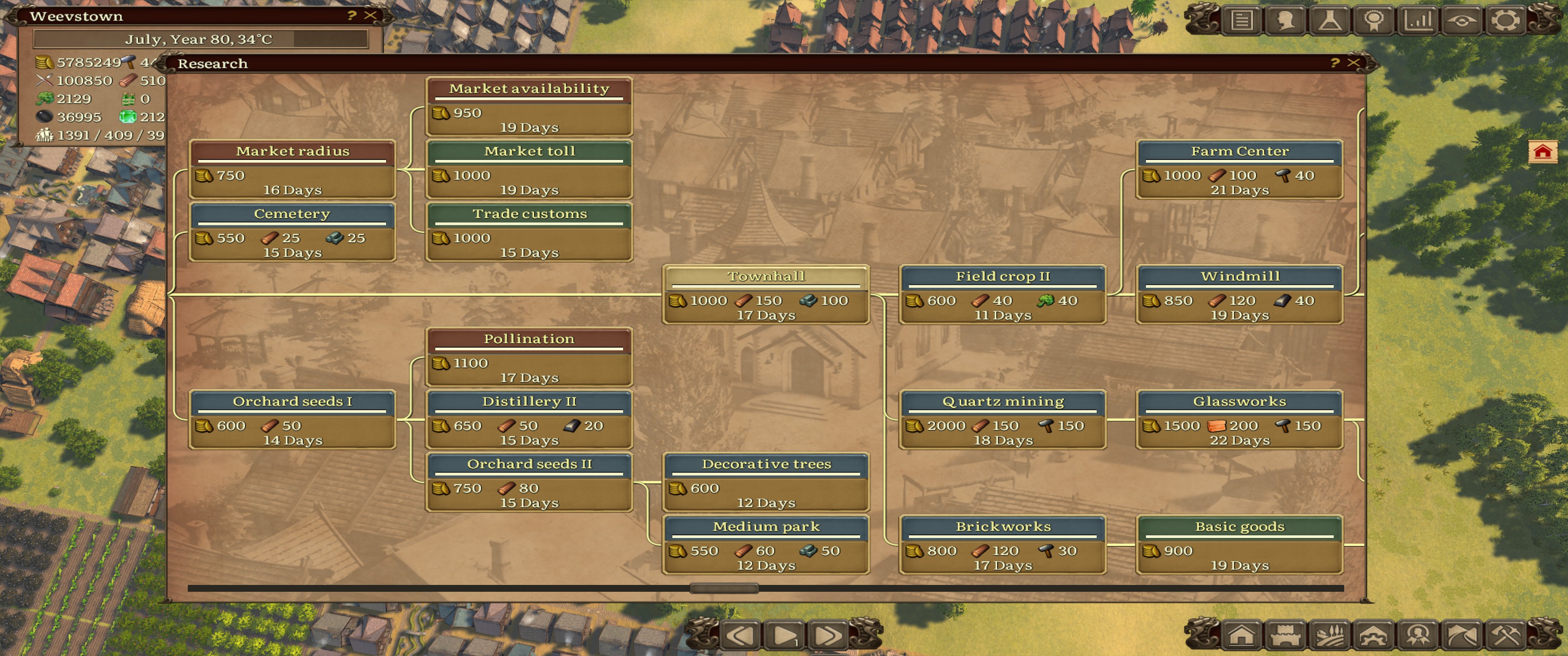
Task: Select the Windmill research node
Action: [1239, 295]
